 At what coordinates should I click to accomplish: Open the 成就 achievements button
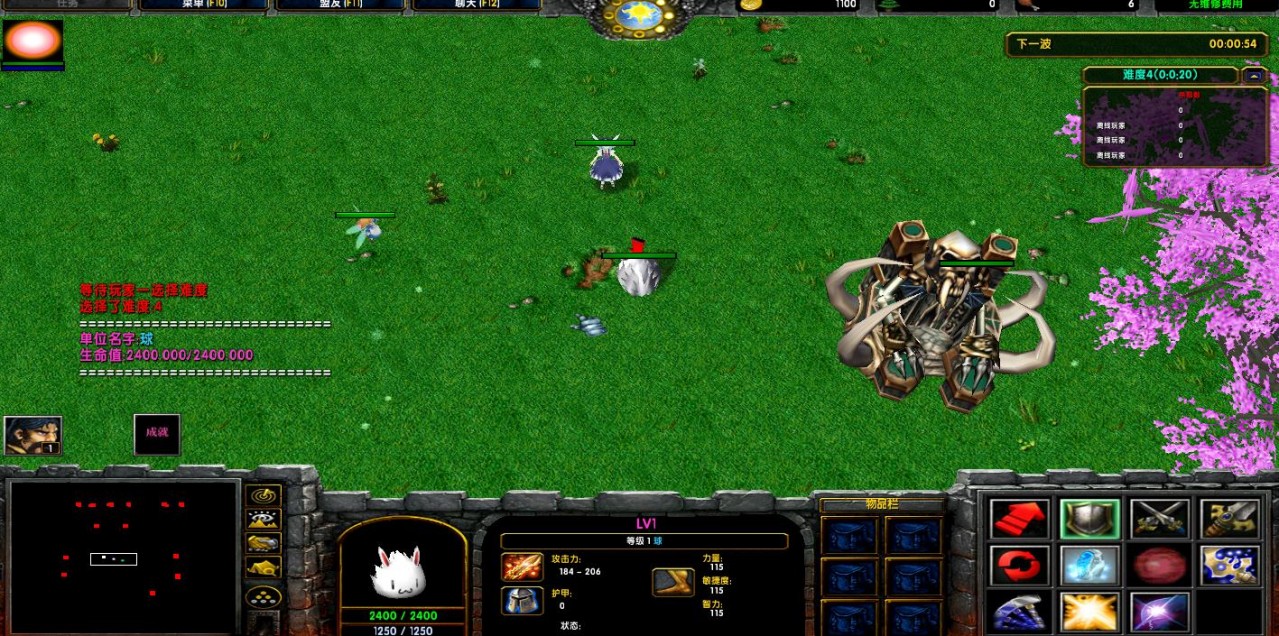click(x=157, y=433)
